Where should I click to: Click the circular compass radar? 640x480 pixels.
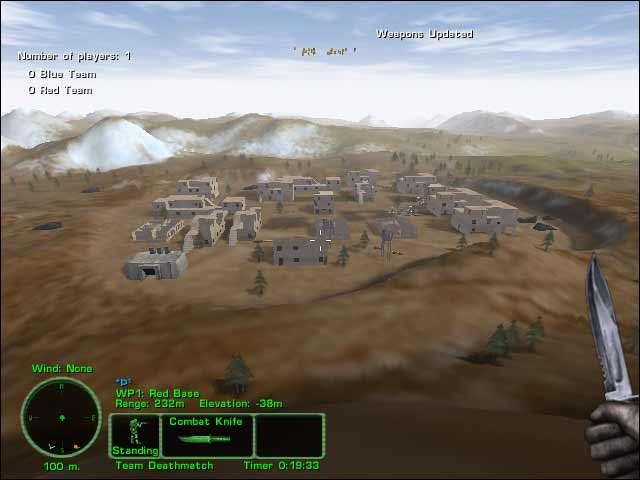(61, 416)
